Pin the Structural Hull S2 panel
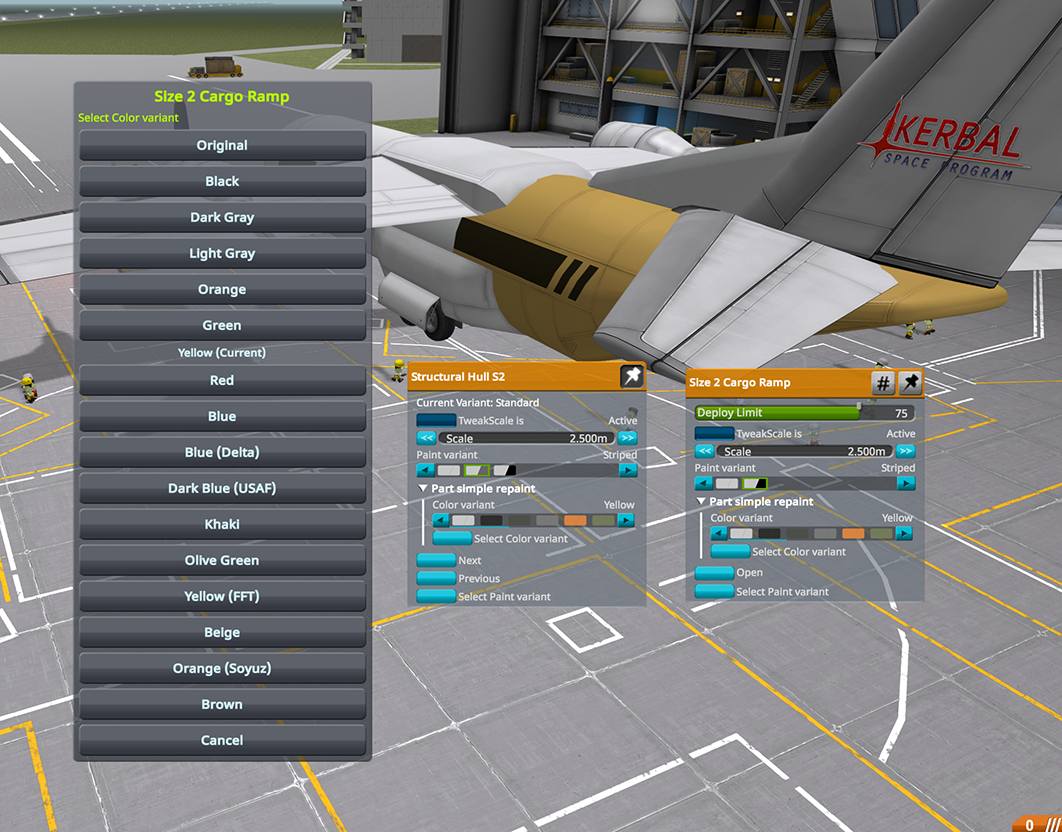The width and height of the screenshot is (1062, 832). click(631, 376)
